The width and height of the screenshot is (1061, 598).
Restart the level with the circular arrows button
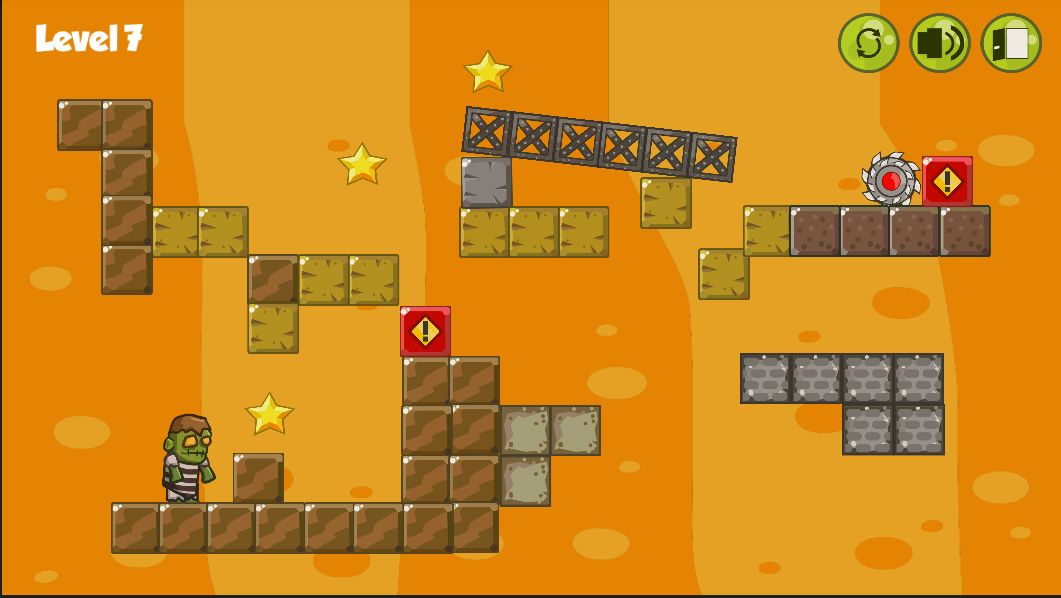[868, 43]
